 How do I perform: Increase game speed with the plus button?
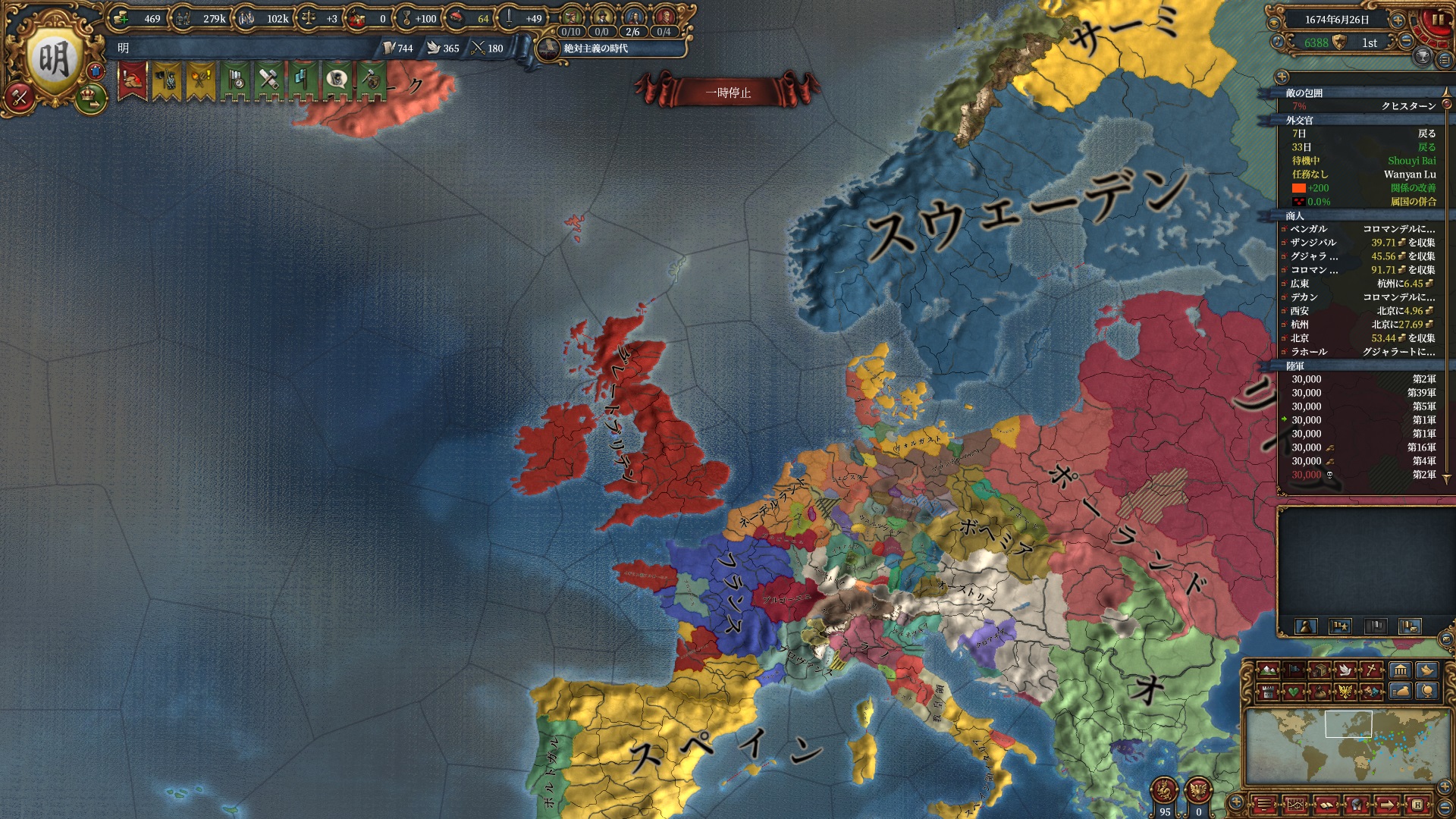pyautogui.click(x=1397, y=20)
